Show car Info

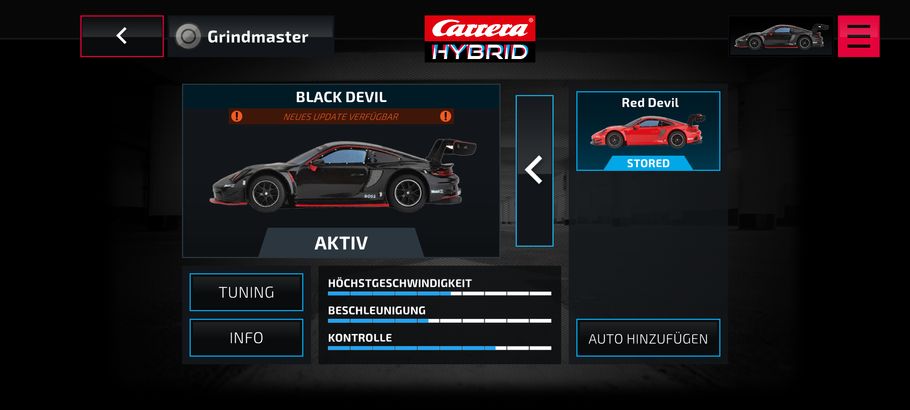(x=246, y=338)
